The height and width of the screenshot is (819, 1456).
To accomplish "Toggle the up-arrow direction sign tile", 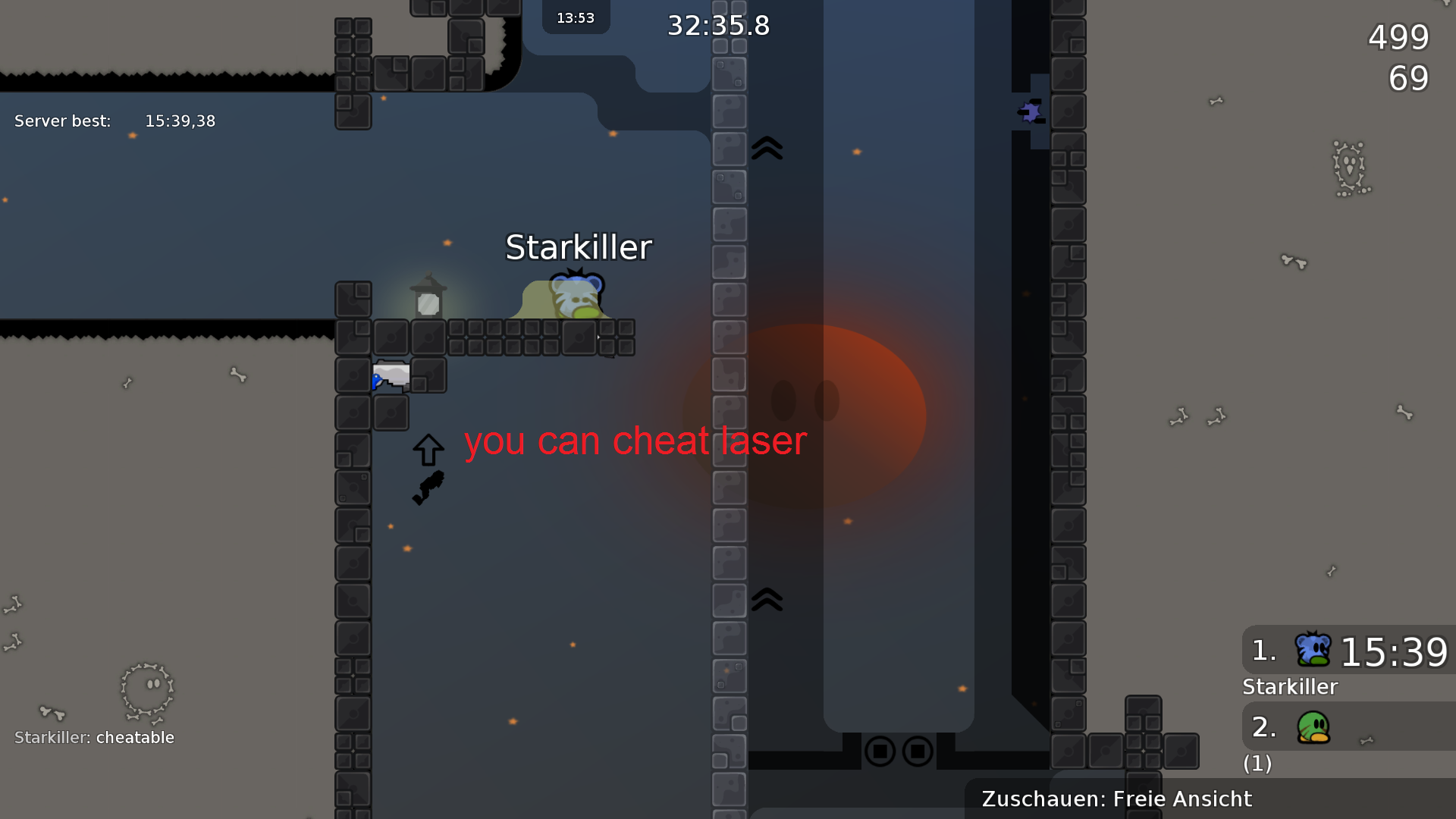I will [428, 447].
